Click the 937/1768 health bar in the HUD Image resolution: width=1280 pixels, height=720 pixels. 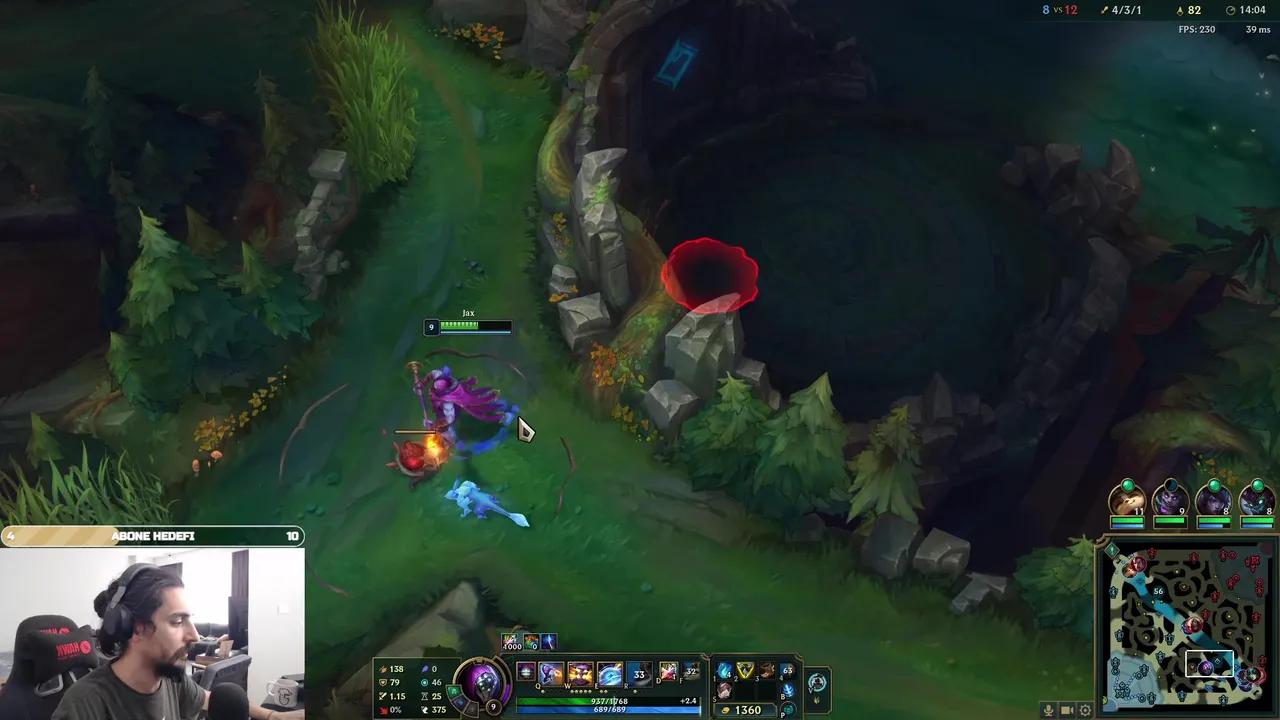click(x=609, y=701)
